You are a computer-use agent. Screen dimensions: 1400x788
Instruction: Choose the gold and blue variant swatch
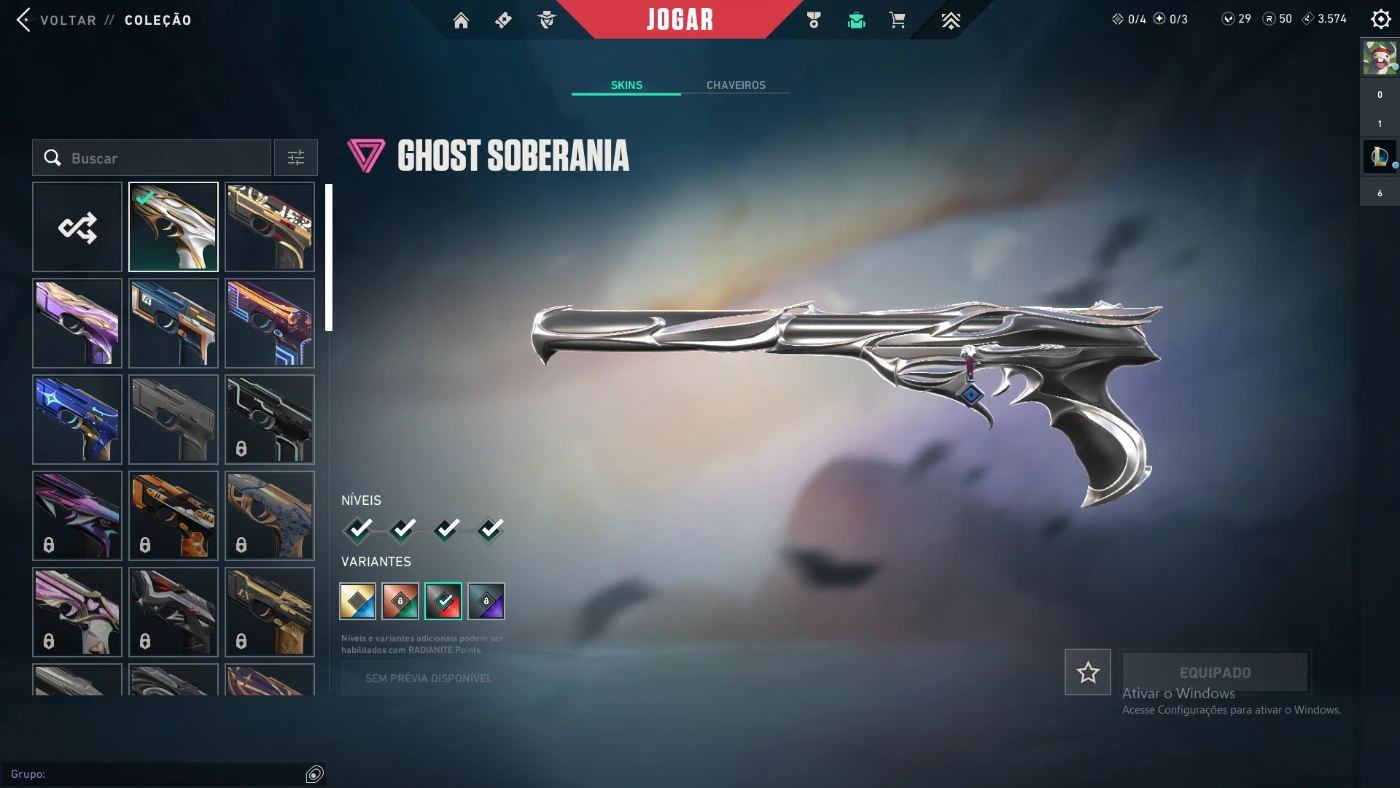358,601
